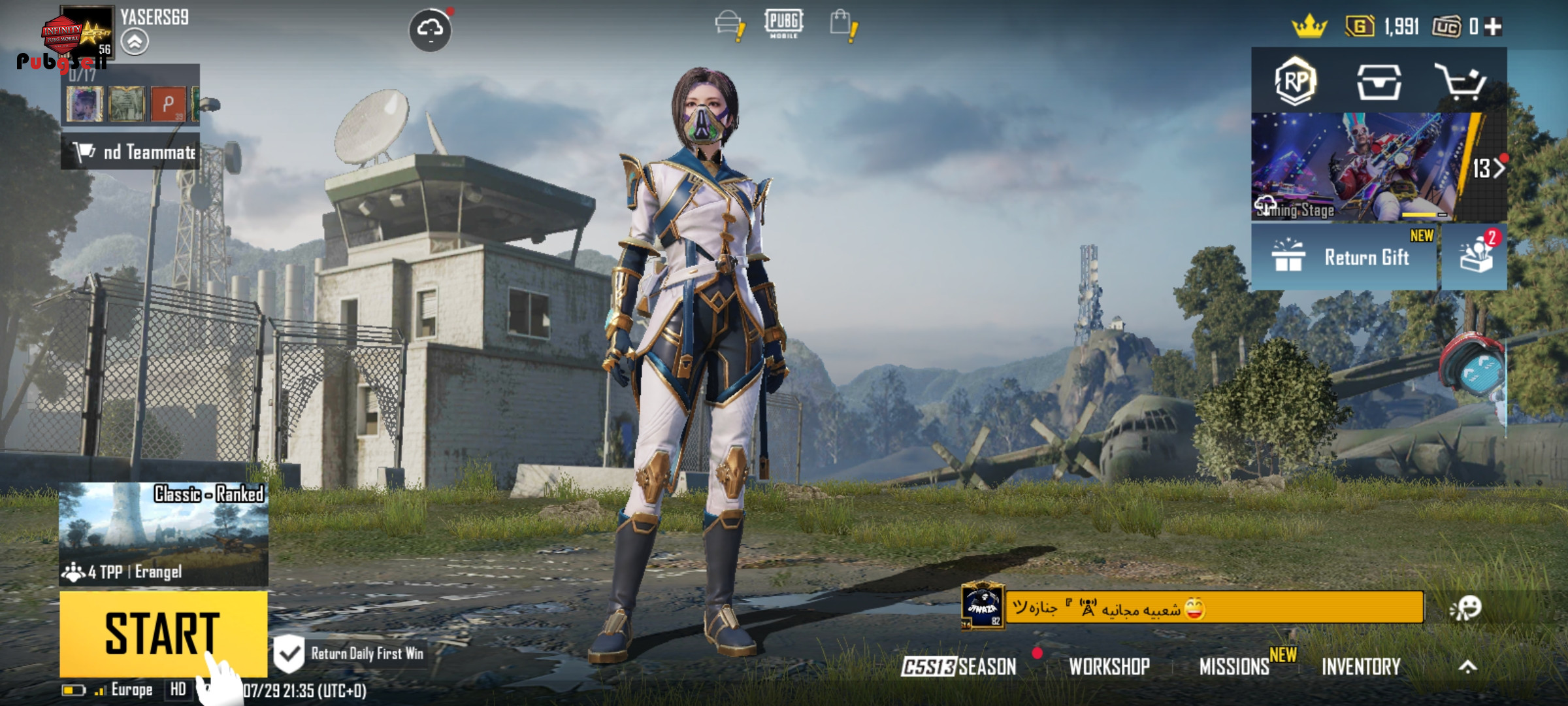Image resolution: width=1568 pixels, height=706 pixels.
Task: Open the gold crown icon
Action: pyautogui.click(x=1309, y=27)
